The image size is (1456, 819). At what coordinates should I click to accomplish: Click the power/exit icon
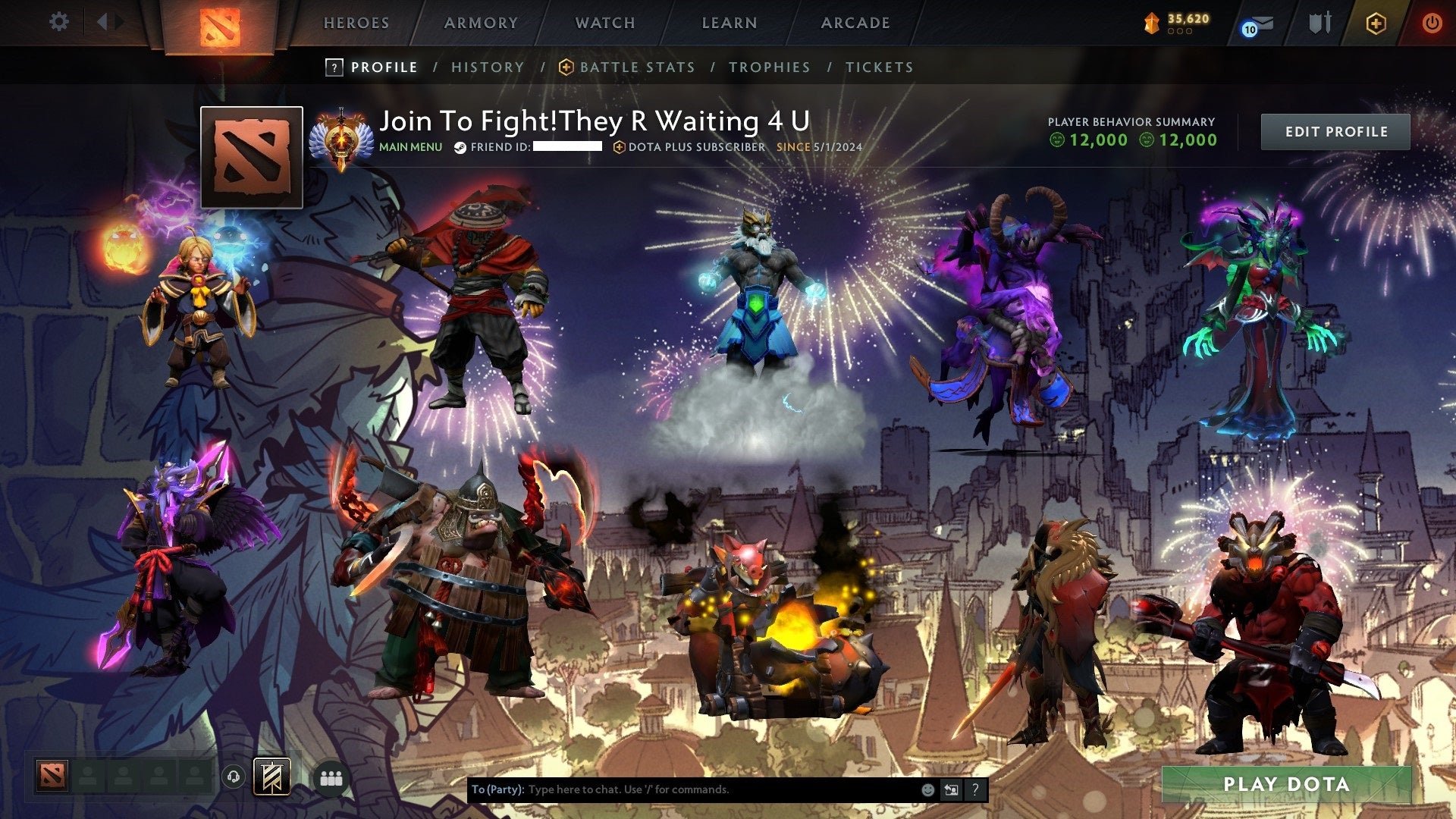(1433, 23)
